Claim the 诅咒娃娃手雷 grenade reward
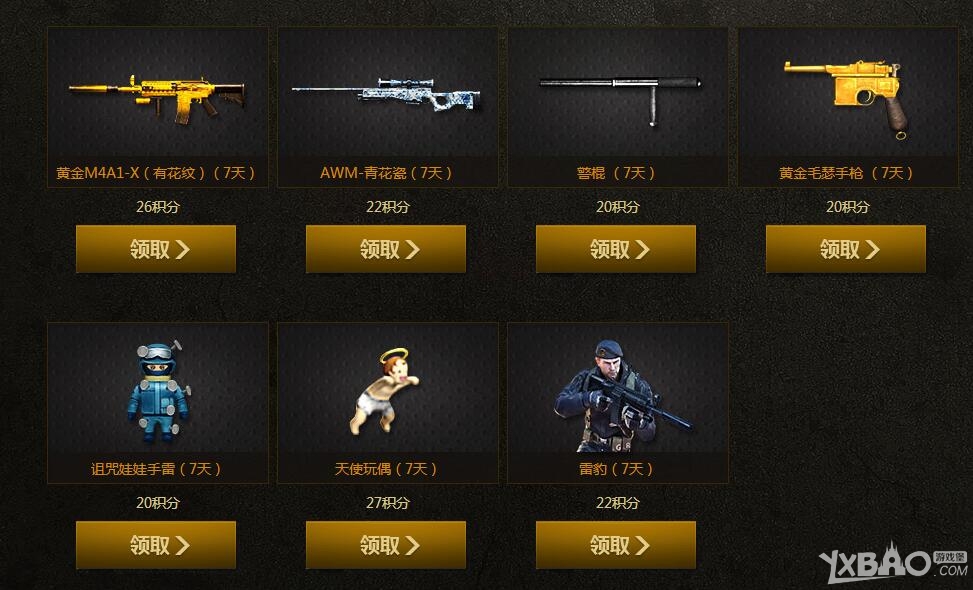Viewport: 973px width, 590px height. pyautogui.click(x=156, y=545)
